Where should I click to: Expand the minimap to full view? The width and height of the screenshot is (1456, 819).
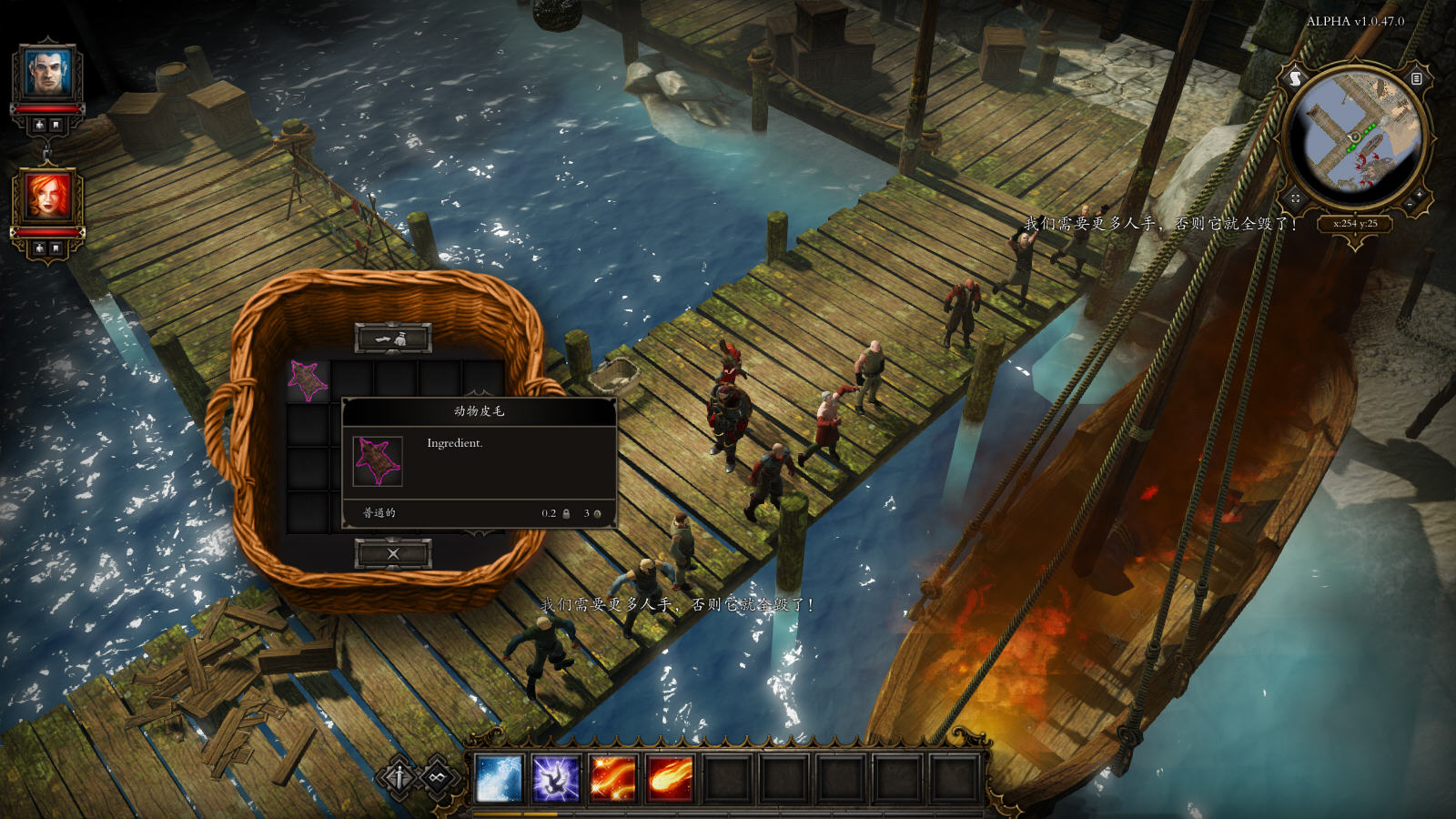pos(1296,197)
